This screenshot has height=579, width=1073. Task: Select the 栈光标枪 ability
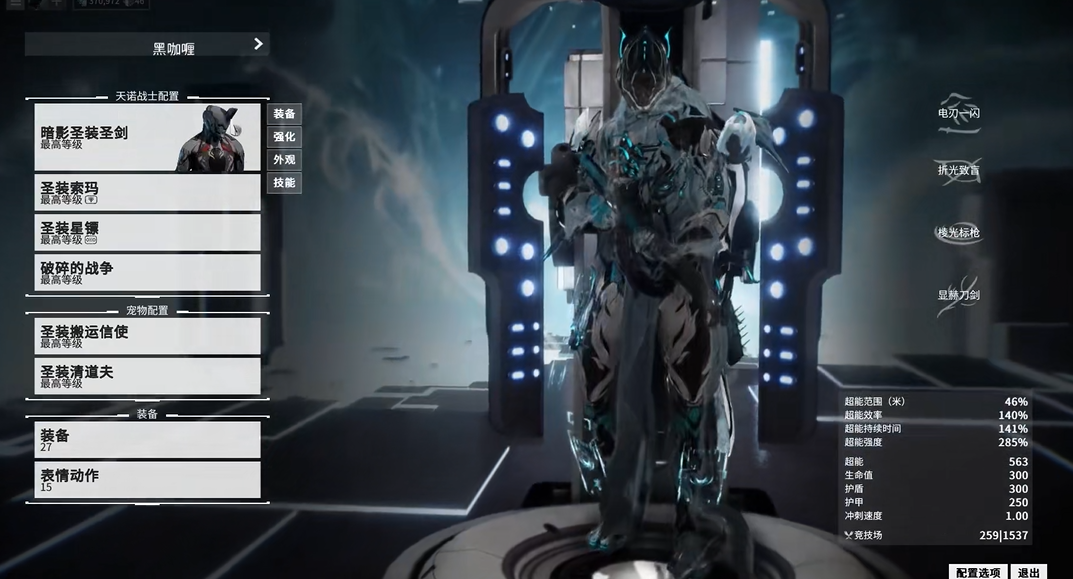click(x=958, y=232)
